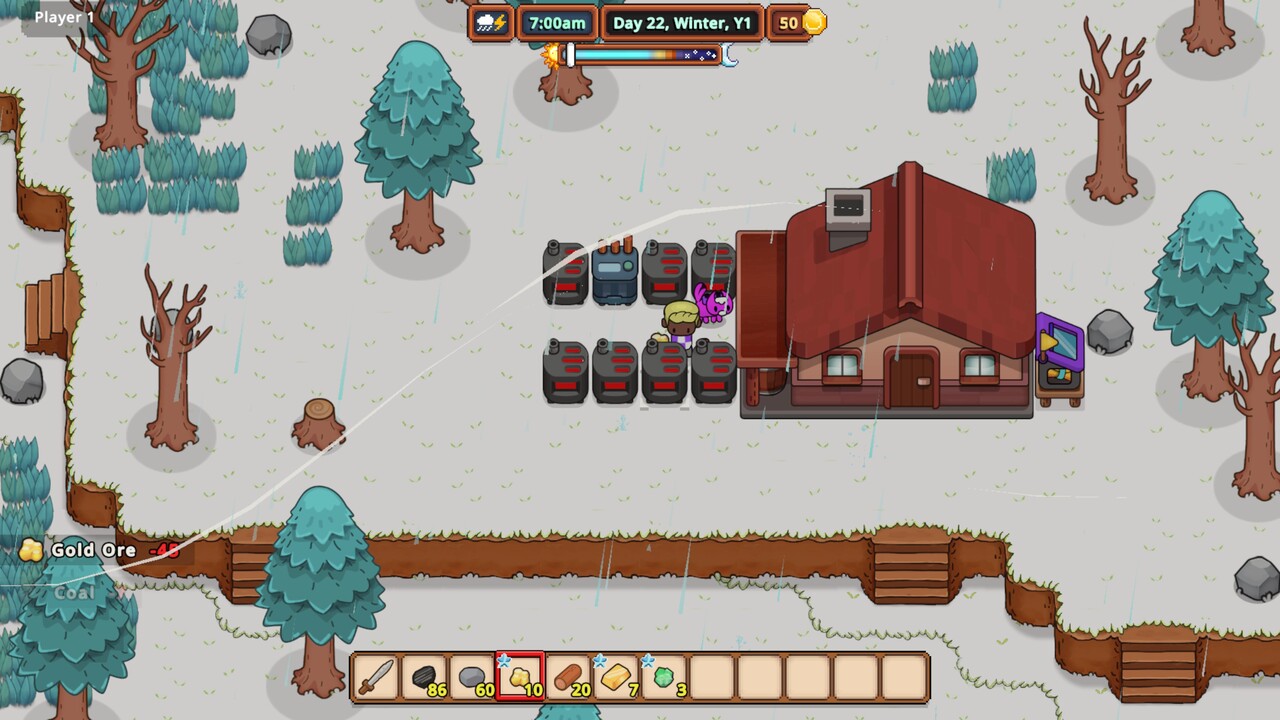Screen dimensions: 1280x720
Task: Click the day progress marker on the time bar
Action: click(x=570, y=57)
